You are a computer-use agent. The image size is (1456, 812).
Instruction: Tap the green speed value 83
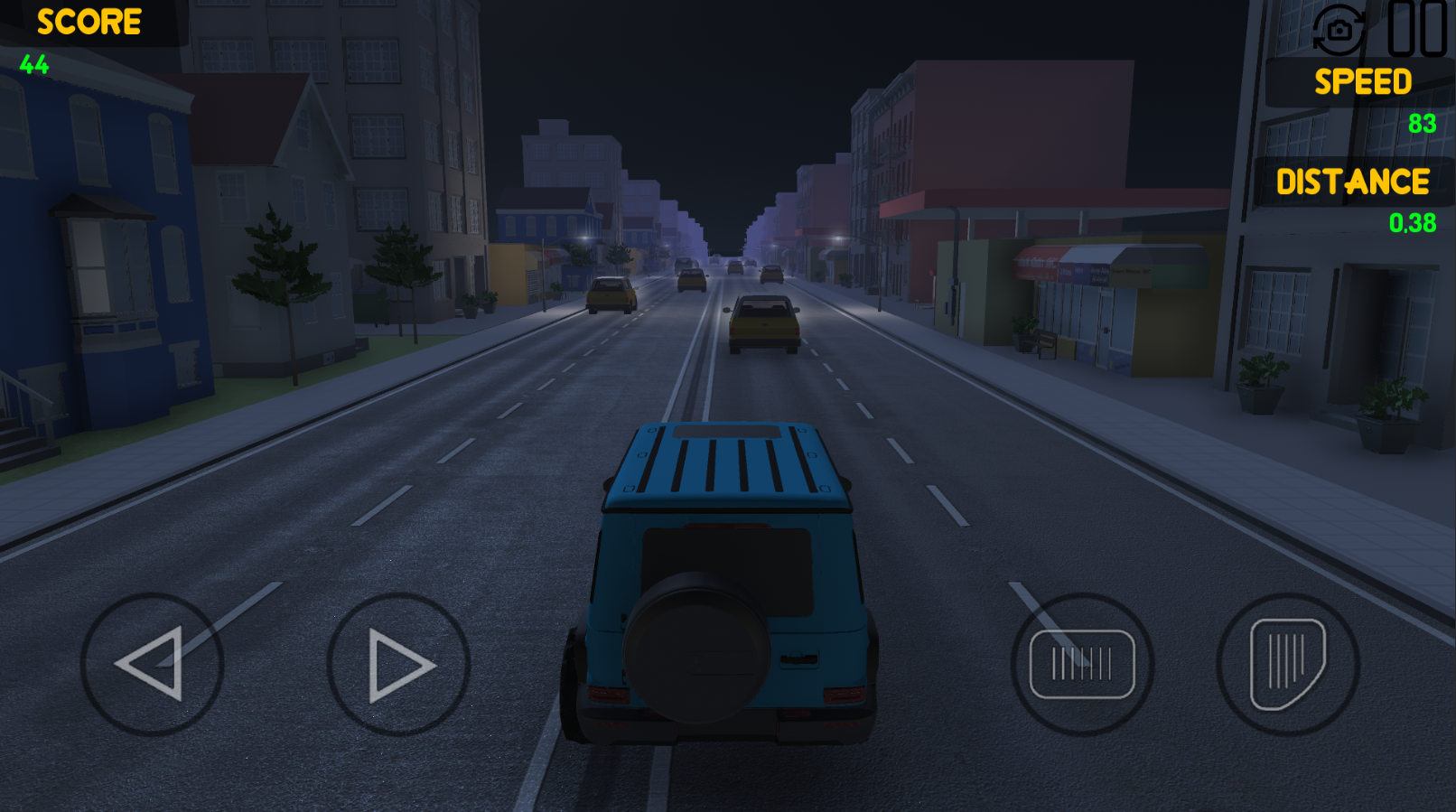(1421, 121)
